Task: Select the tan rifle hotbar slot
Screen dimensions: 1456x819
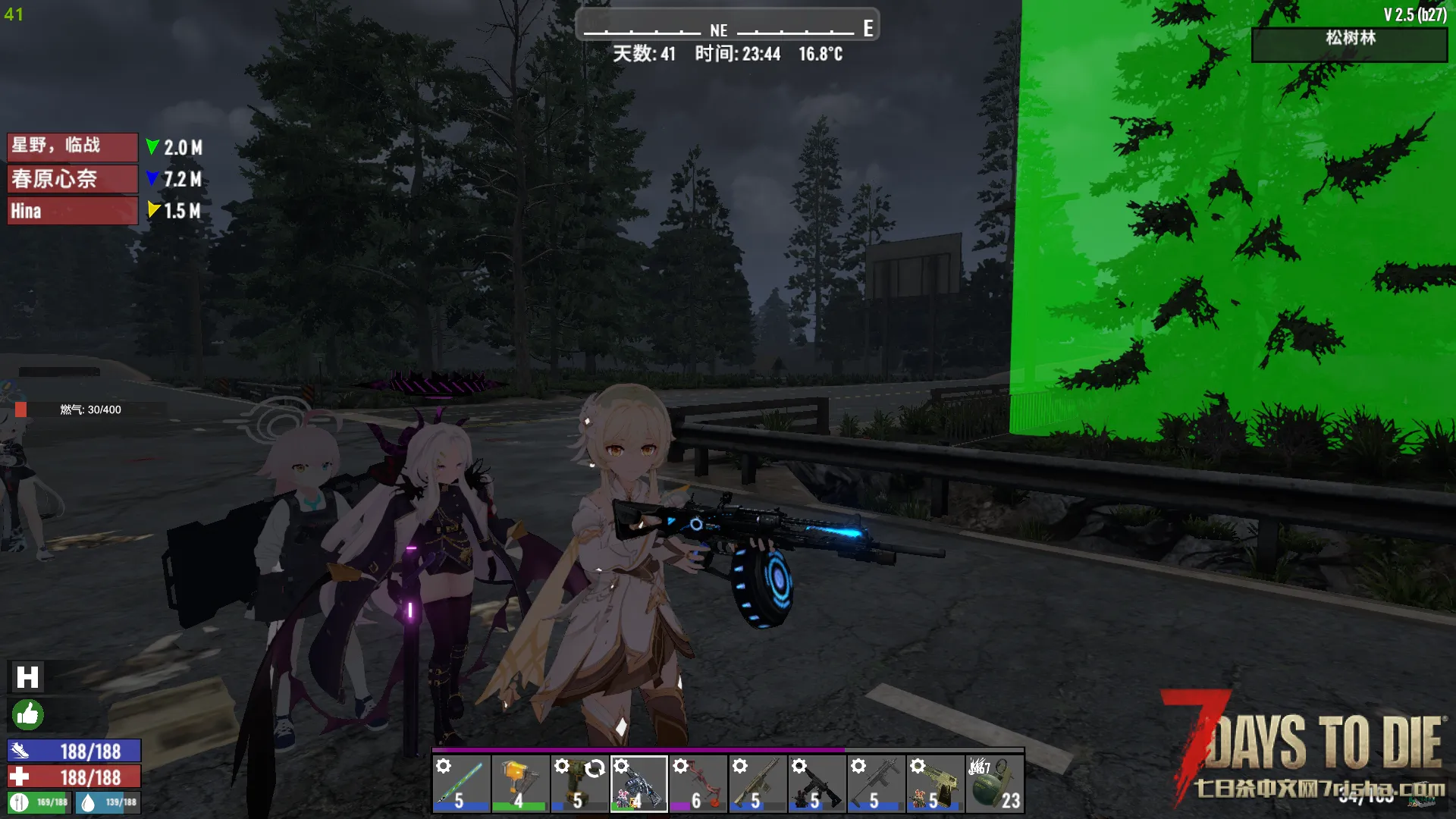Action: (757, 784)
